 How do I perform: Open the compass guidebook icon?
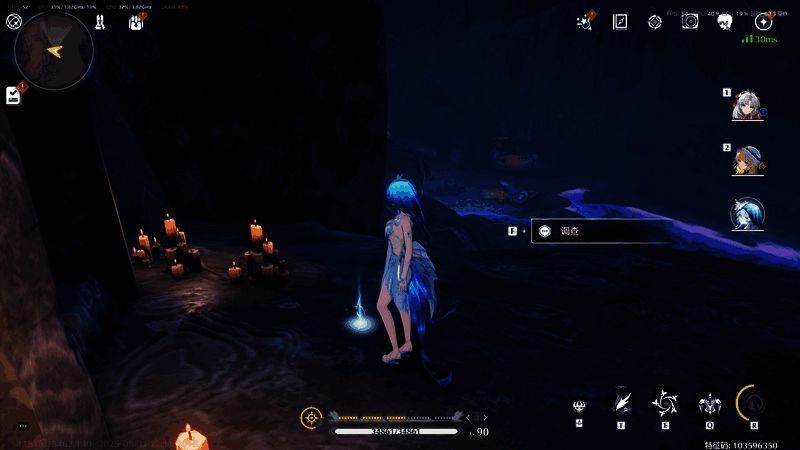coord(620,22)
